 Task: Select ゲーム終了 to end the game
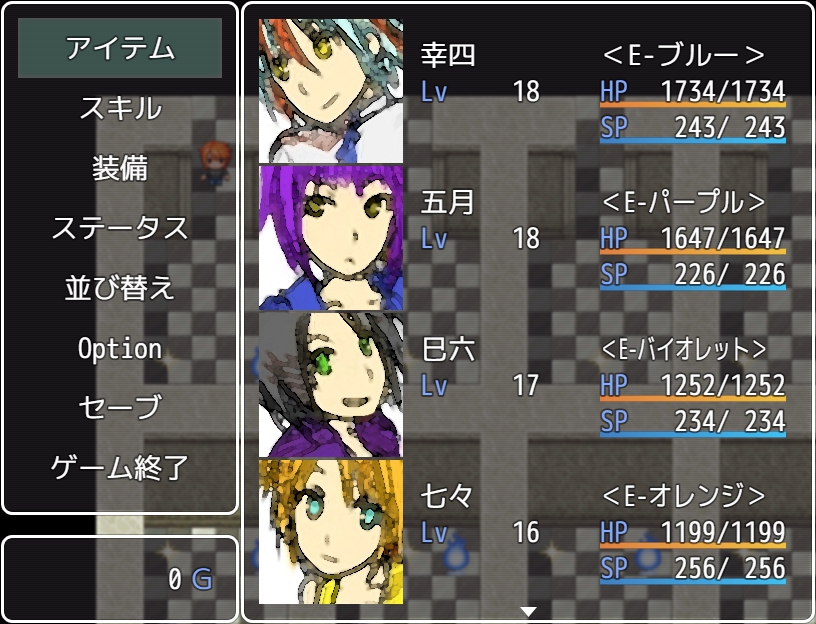pyautogui.click(x=120, y=467)
